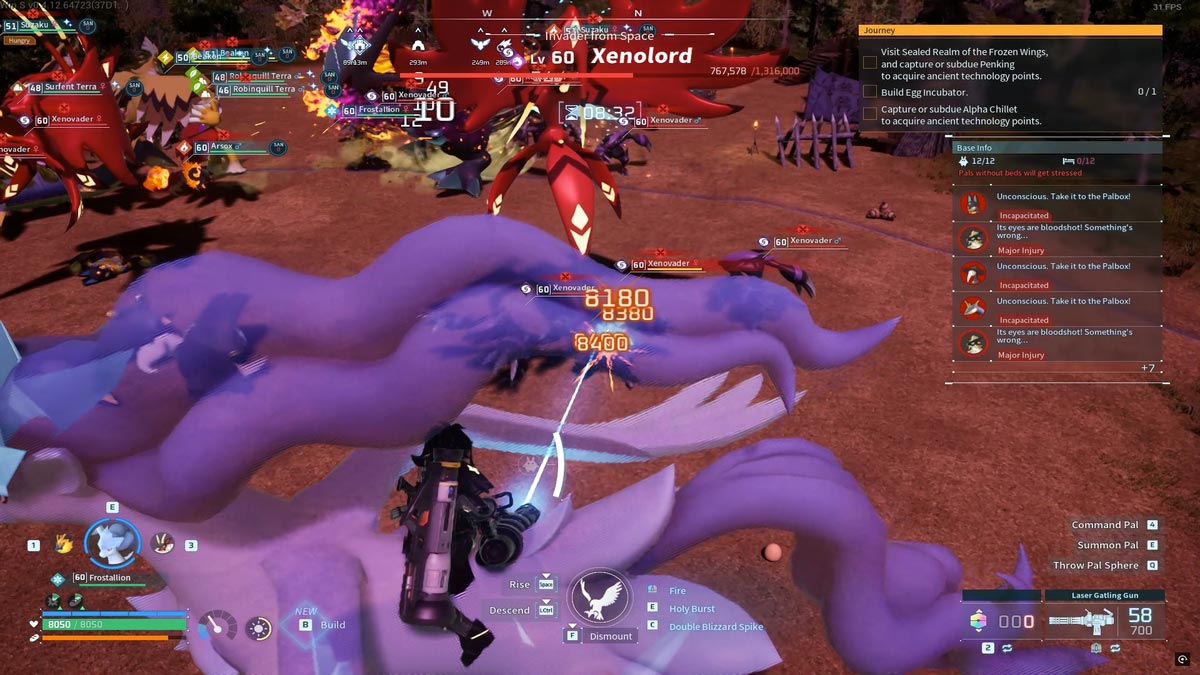Image resolution: width=1200 pixels, height=675 pixels.
Task: Click the day-night sun clock icon
Action: (x=259, y=629)
